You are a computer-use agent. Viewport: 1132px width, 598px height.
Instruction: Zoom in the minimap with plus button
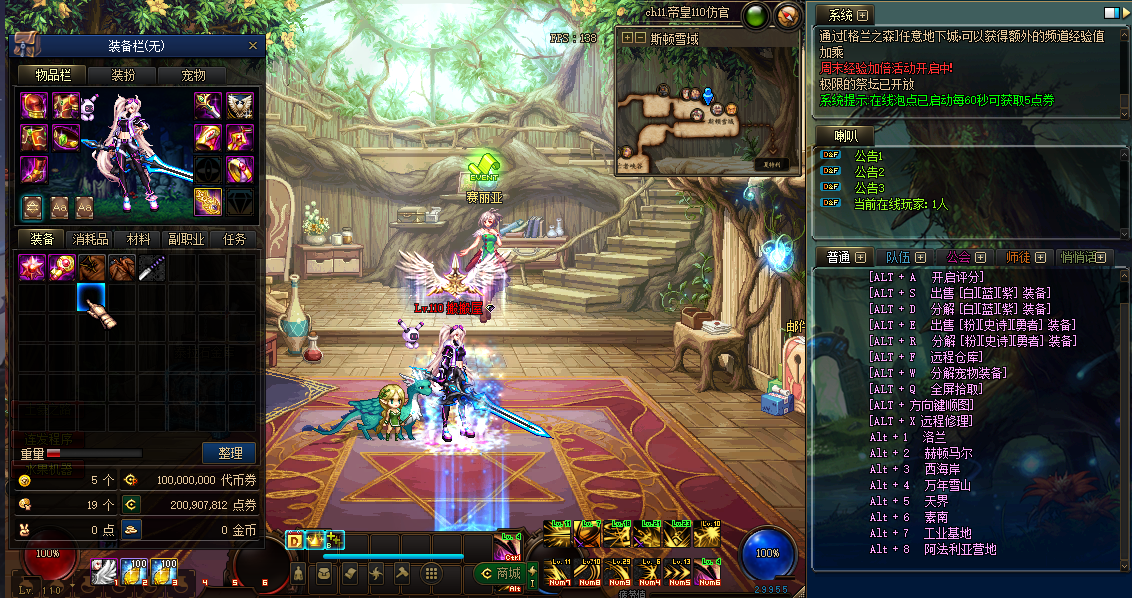[627, 38]
